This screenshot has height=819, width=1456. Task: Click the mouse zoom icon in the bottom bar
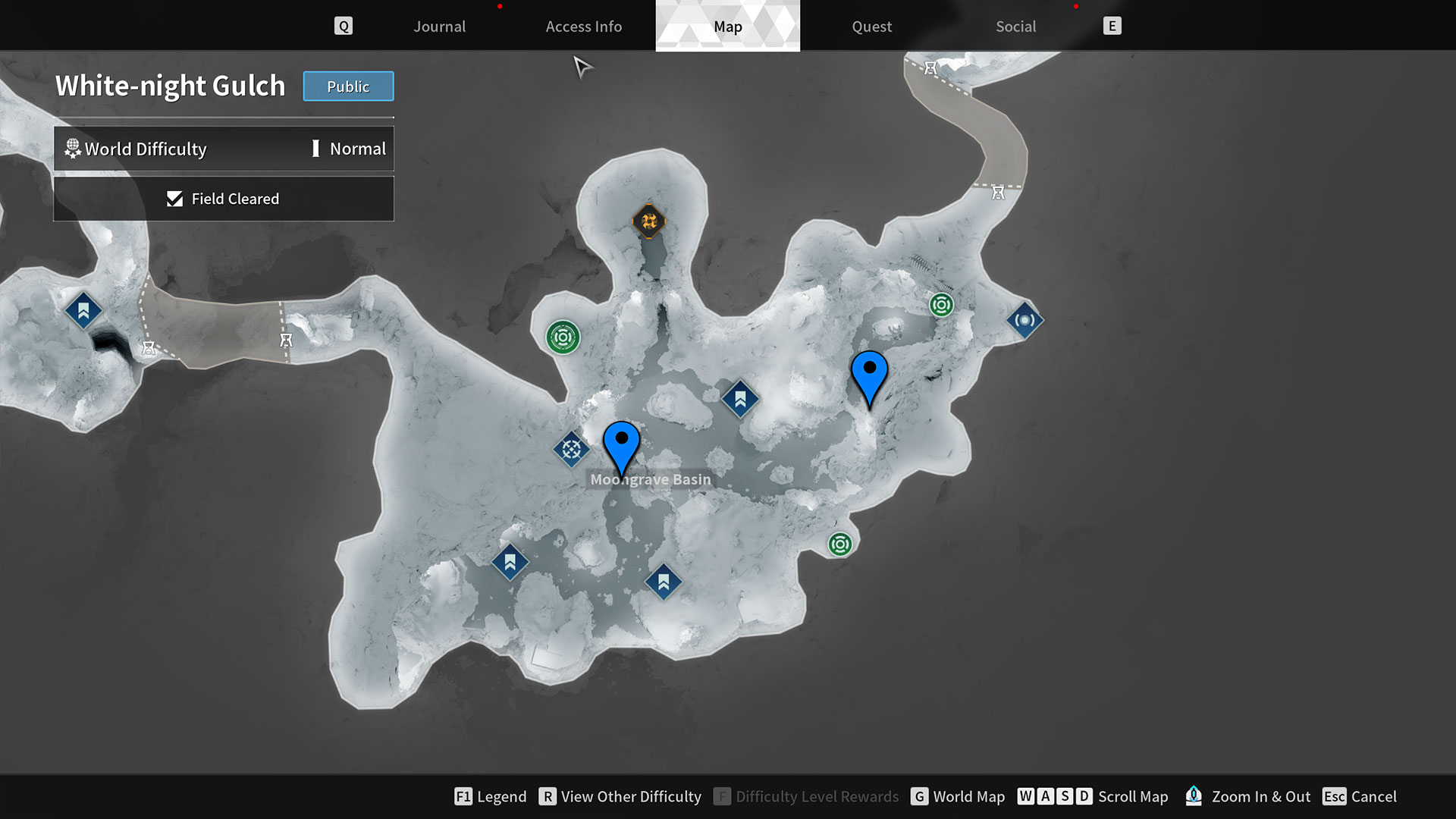tap(1194, 796)
